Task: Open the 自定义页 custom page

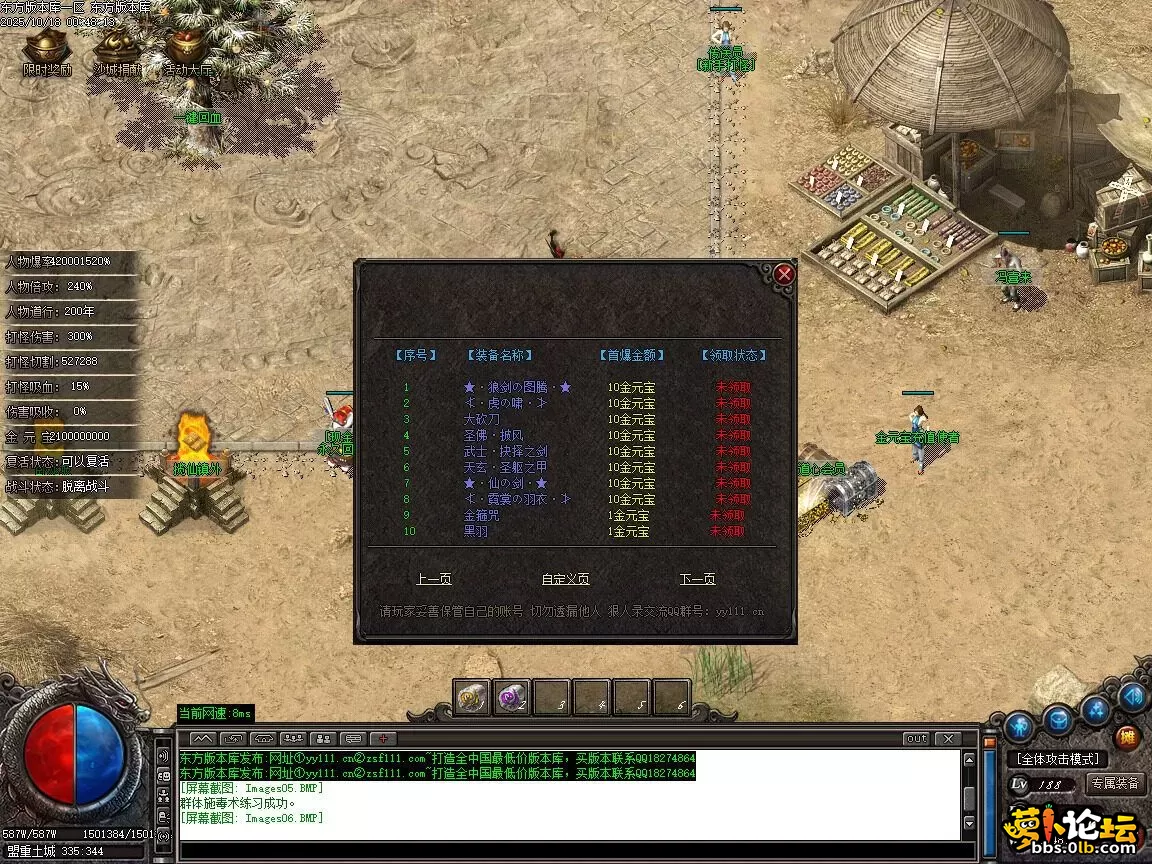Action: tap(565, 579)
